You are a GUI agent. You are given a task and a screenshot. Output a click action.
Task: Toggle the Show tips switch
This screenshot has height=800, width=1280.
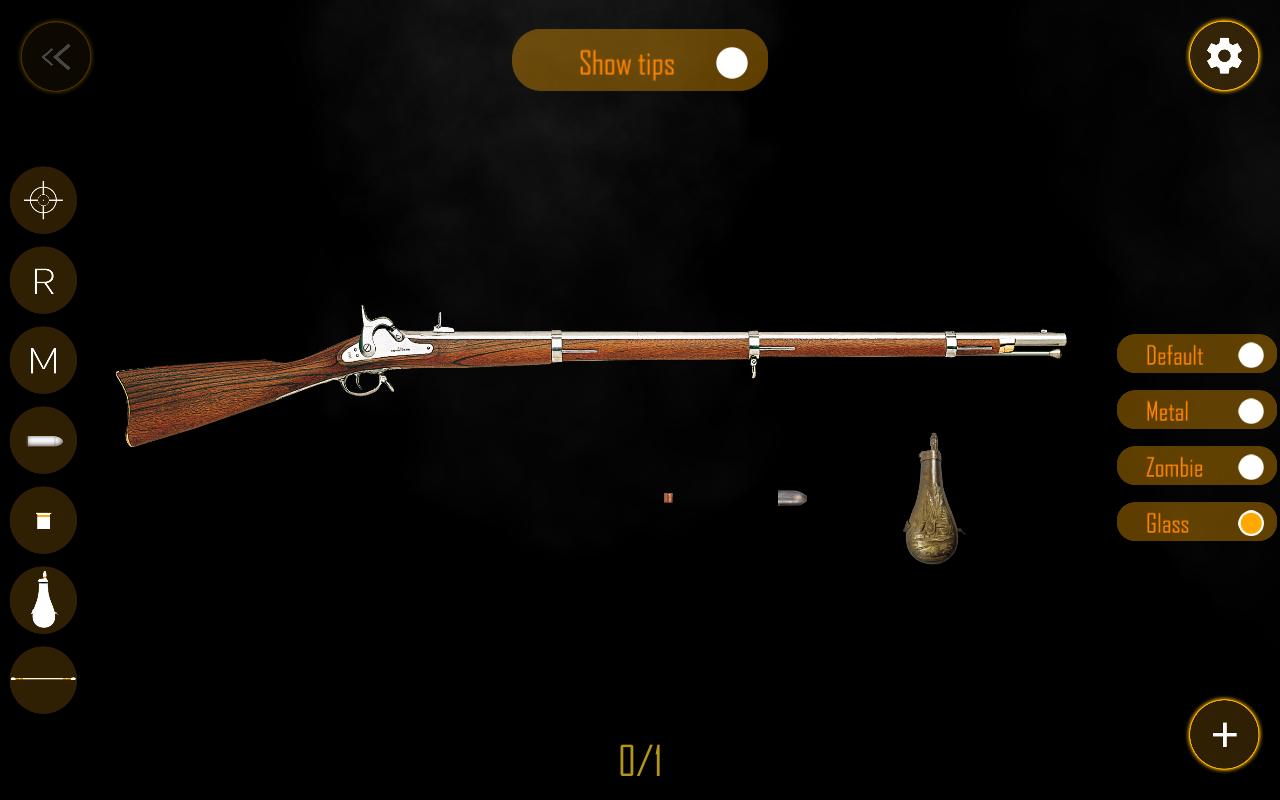tap(731, 63)
